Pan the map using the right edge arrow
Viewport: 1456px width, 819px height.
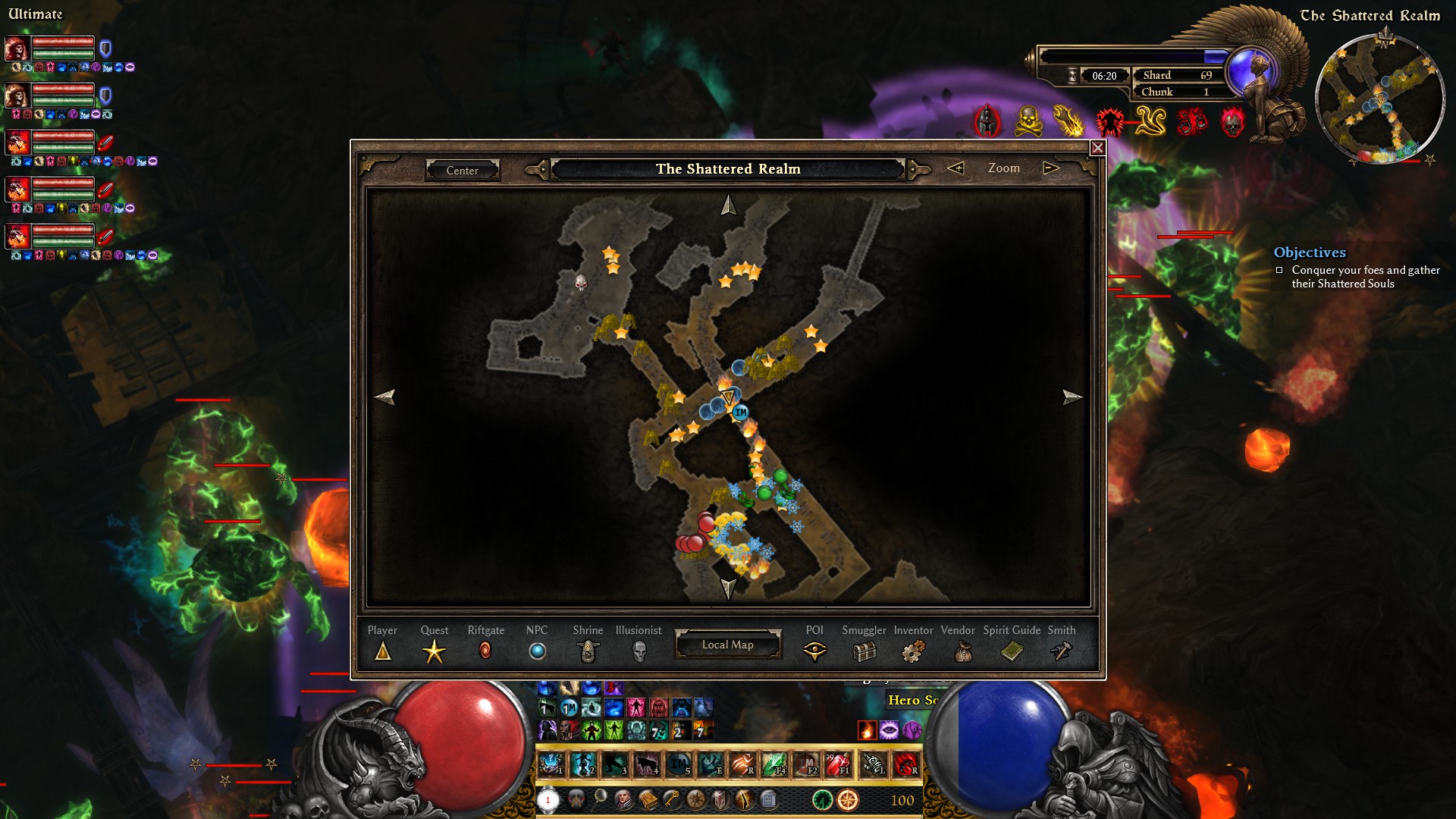[x=1072, y=397]
